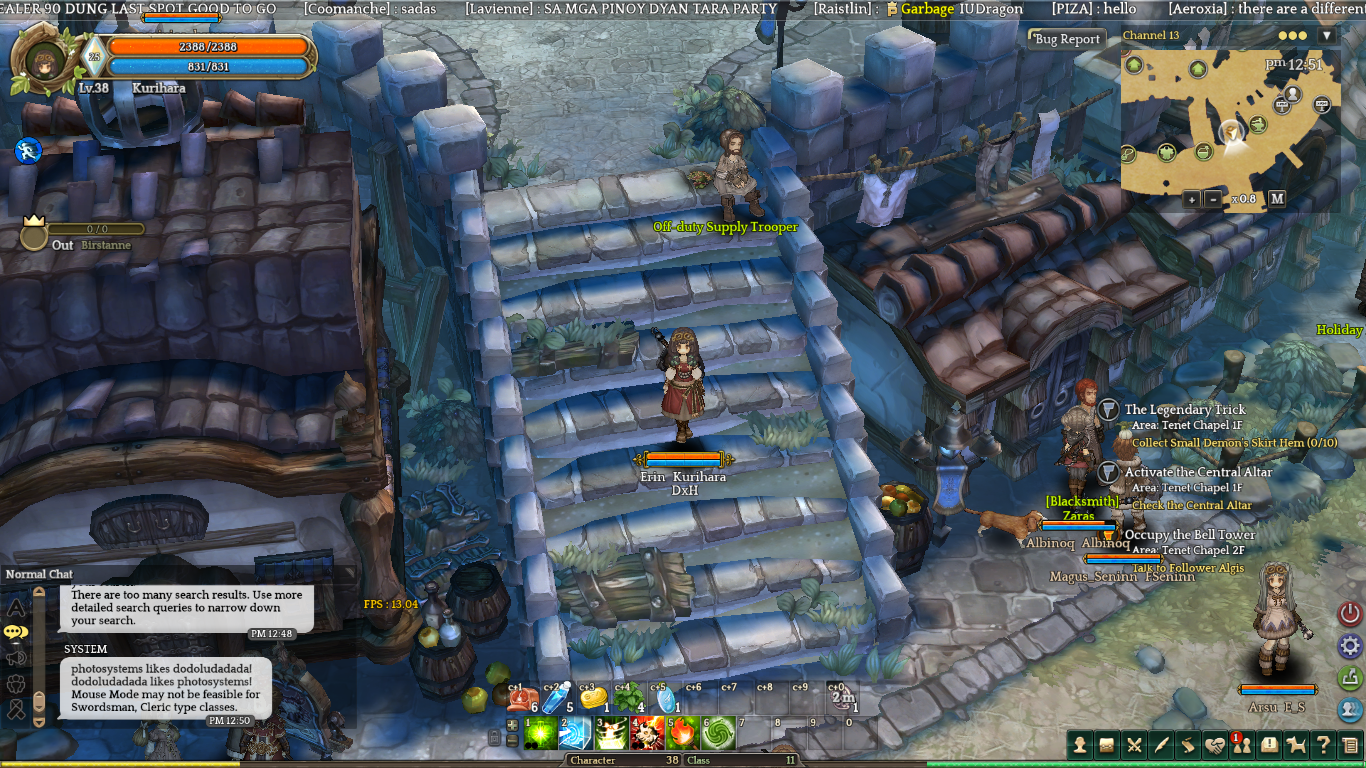Viewport: 1366px width, 768px height.
Task: Click the red power logout button
Action: (x=1350, y=614)
